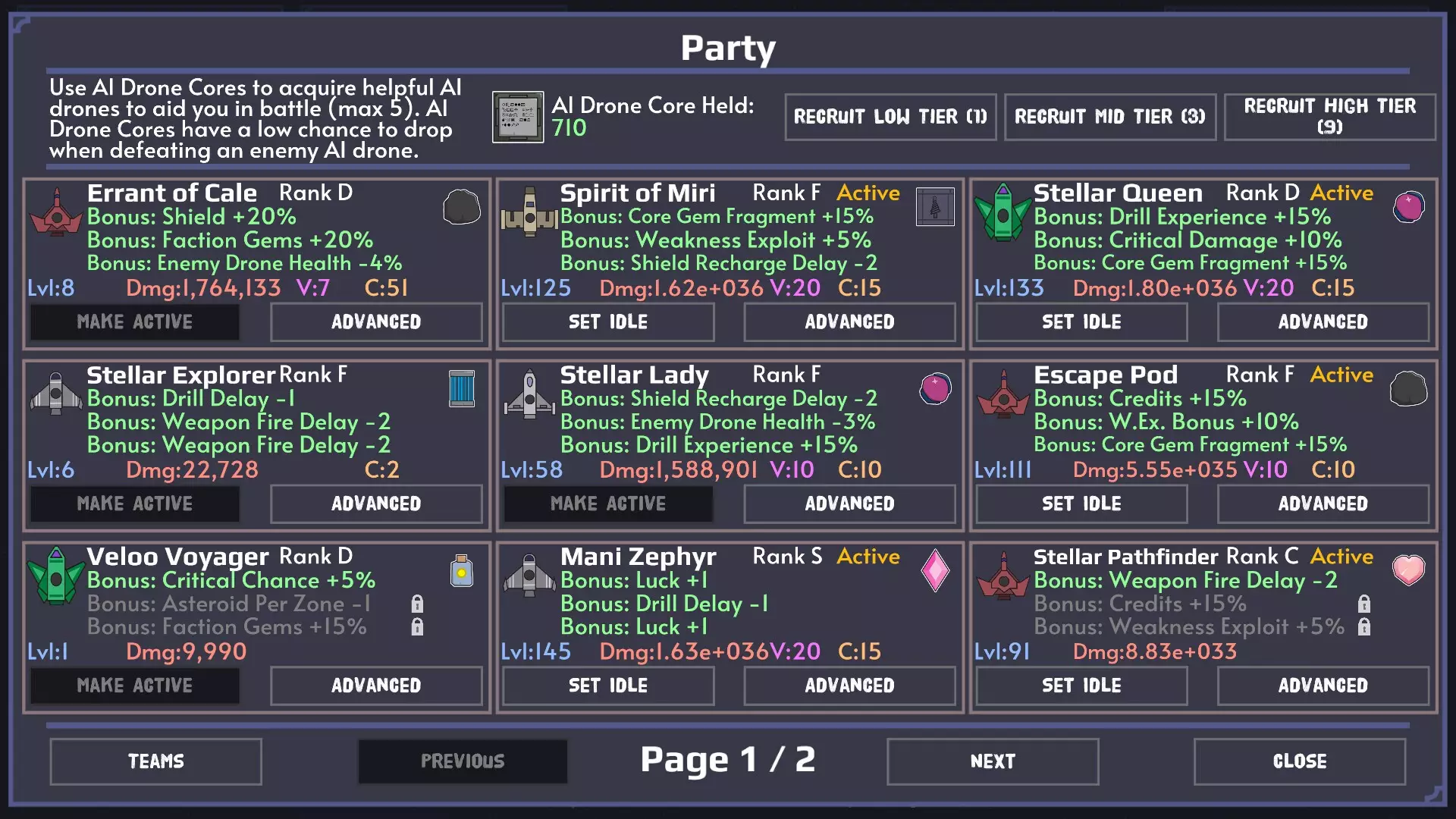Close the Party screen
The image size is (1456, 819).
(x=1300, y=761)
